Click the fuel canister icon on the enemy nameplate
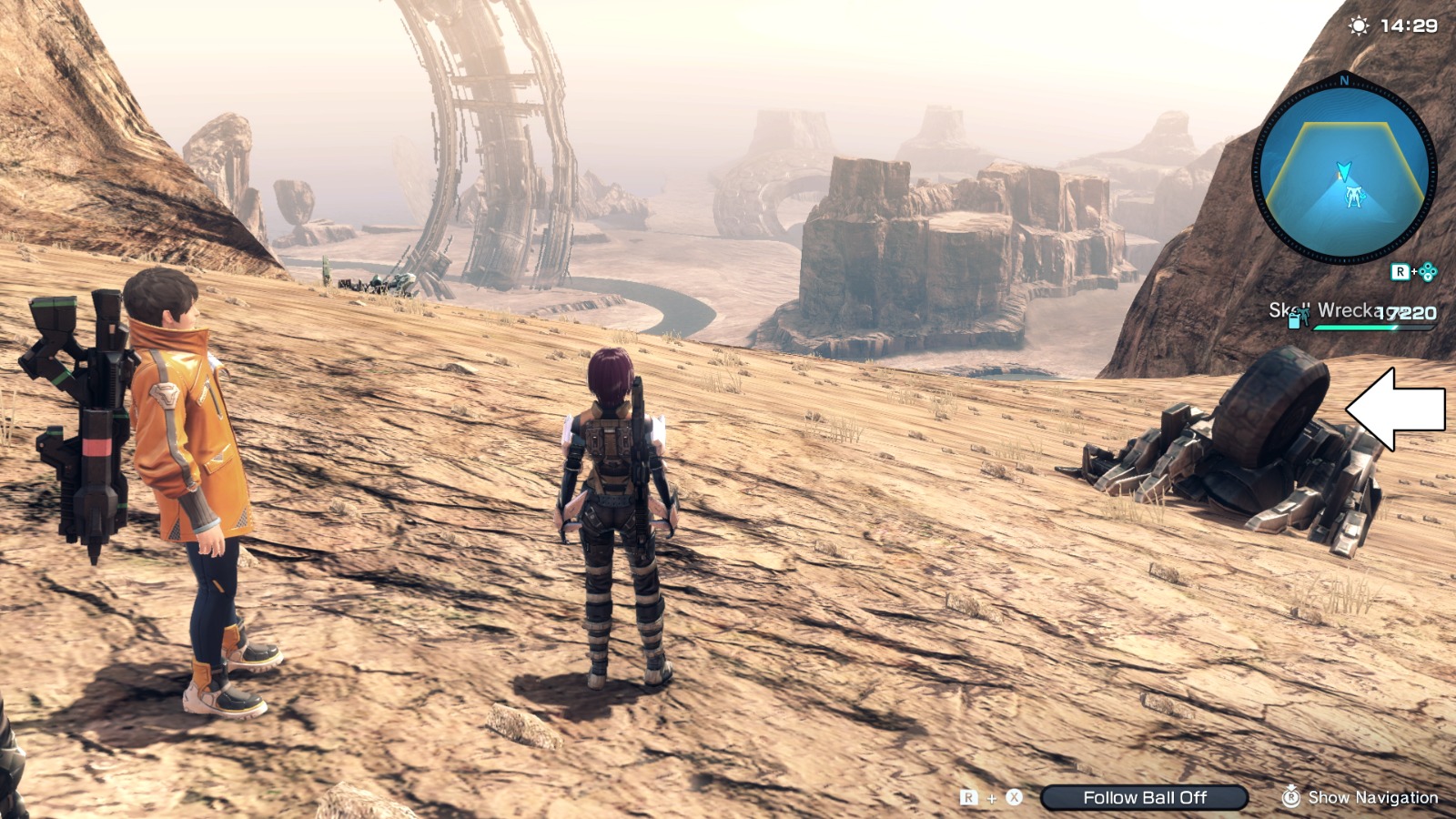Image resolution: width=1456 pixels, height=819 pixels. pyautogui.click(x=1293, y=320)
